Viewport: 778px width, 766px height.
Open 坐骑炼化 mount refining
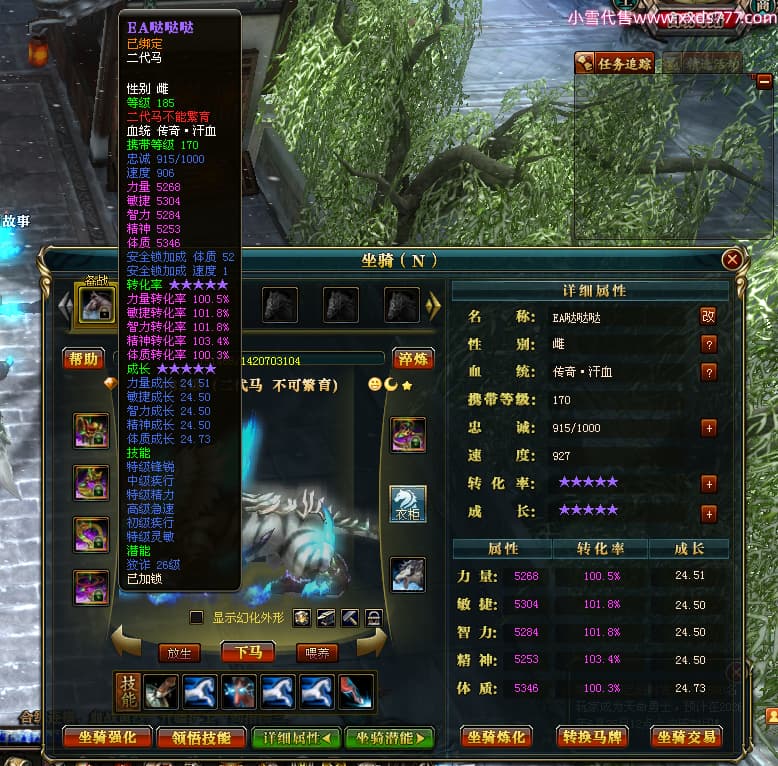coord(497,738)
